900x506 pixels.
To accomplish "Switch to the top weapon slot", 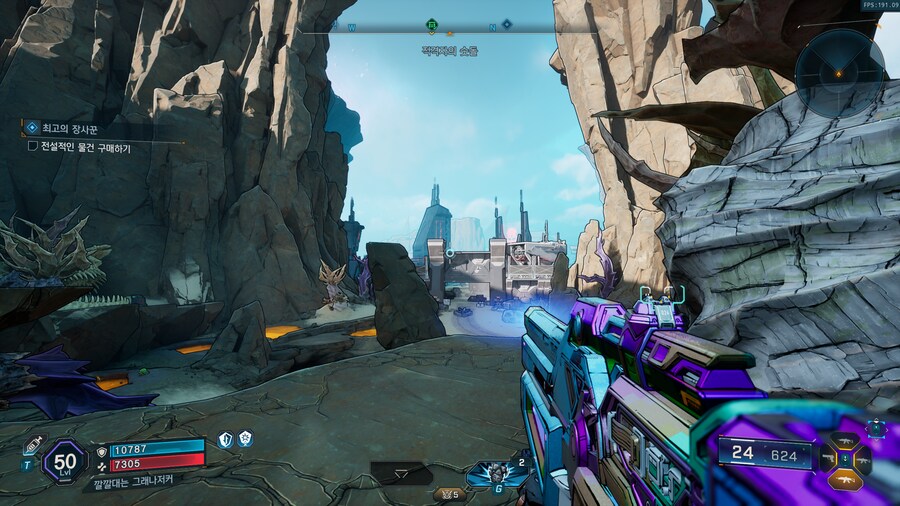I will [x=845, y=442].
